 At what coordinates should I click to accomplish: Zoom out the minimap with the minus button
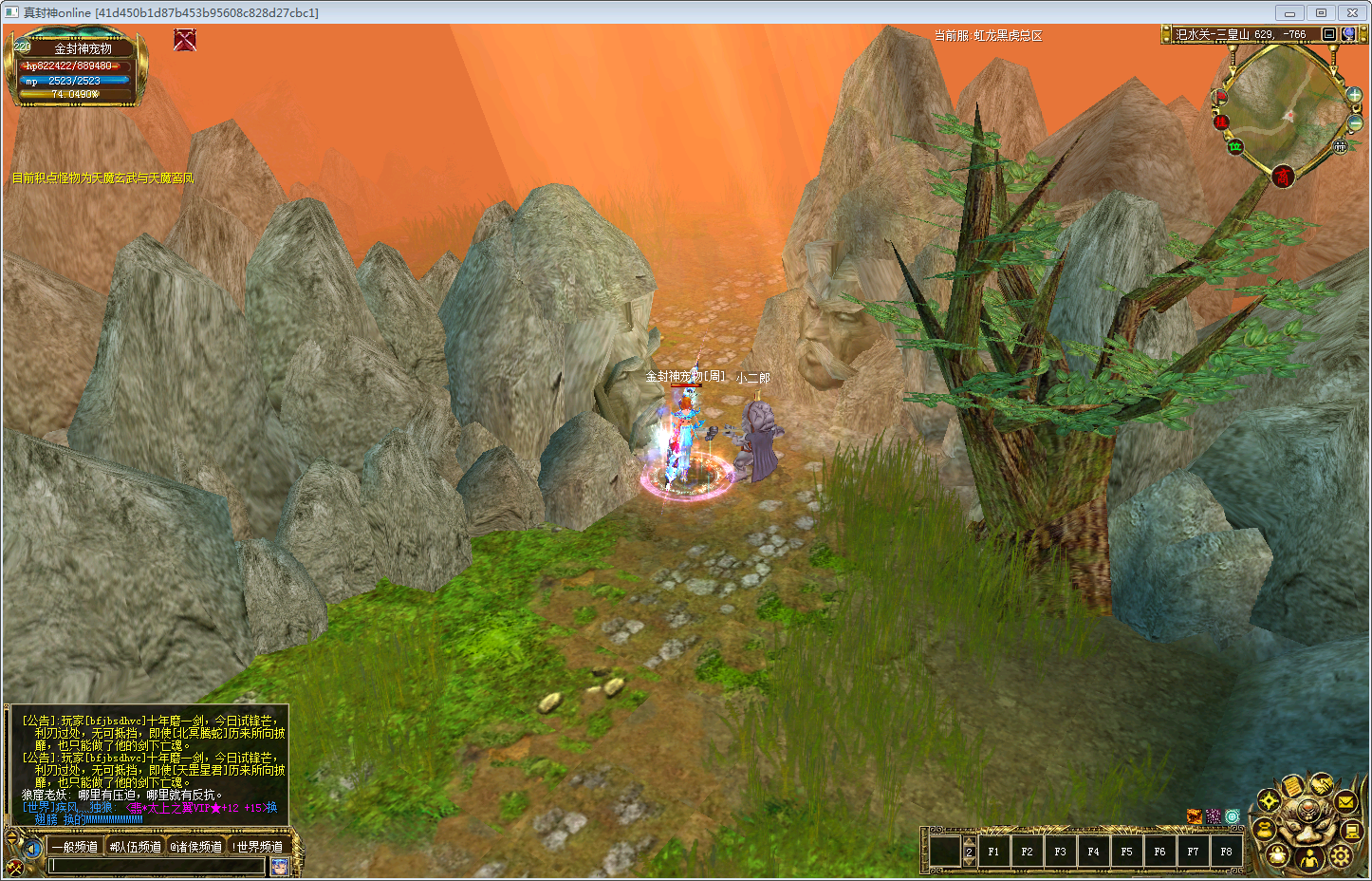click(1356, 123)
